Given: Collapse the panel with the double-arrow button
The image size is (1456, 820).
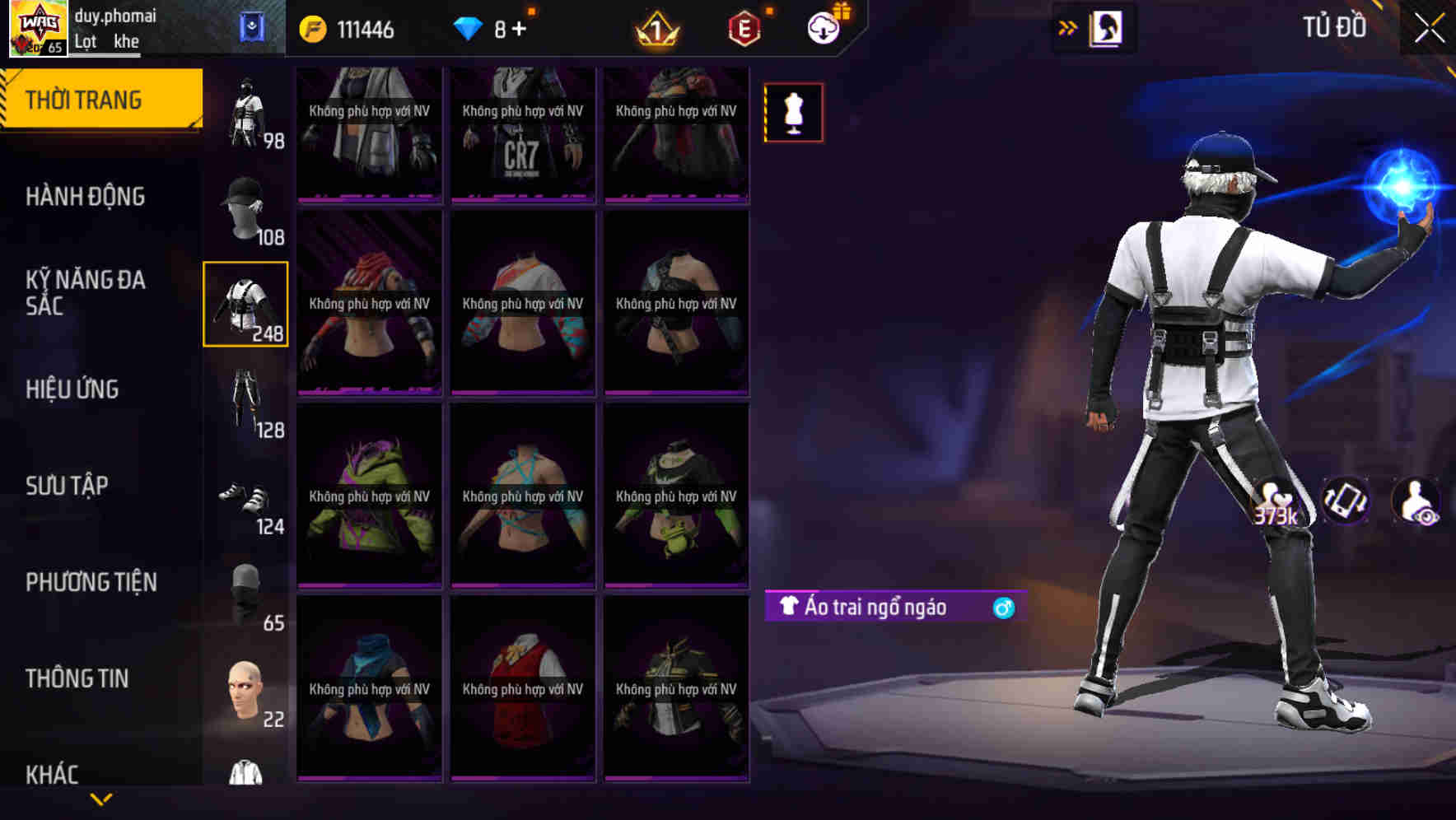Looking at the screenshot, I should click(x=1067, y=27).
